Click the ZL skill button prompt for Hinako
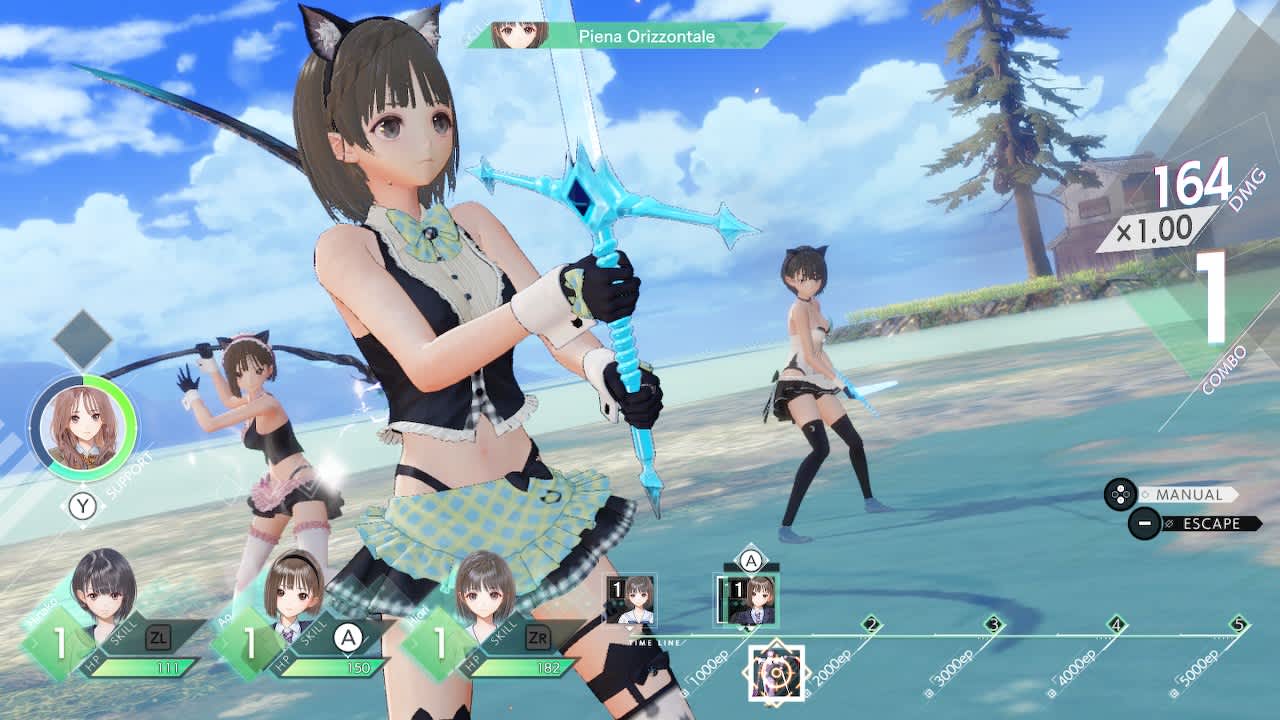The height and width of the screenshot is (720, 1280). pyautogui.click(x=159, y=635)
